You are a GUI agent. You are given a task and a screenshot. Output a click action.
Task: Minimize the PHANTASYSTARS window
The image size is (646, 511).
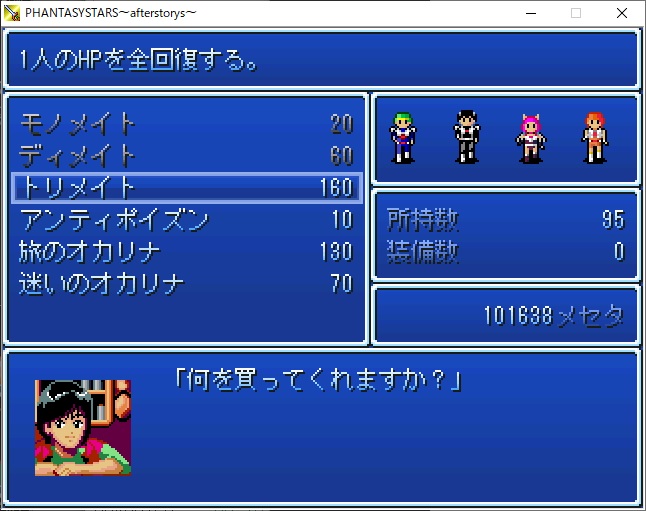click(x=530, y=13)
